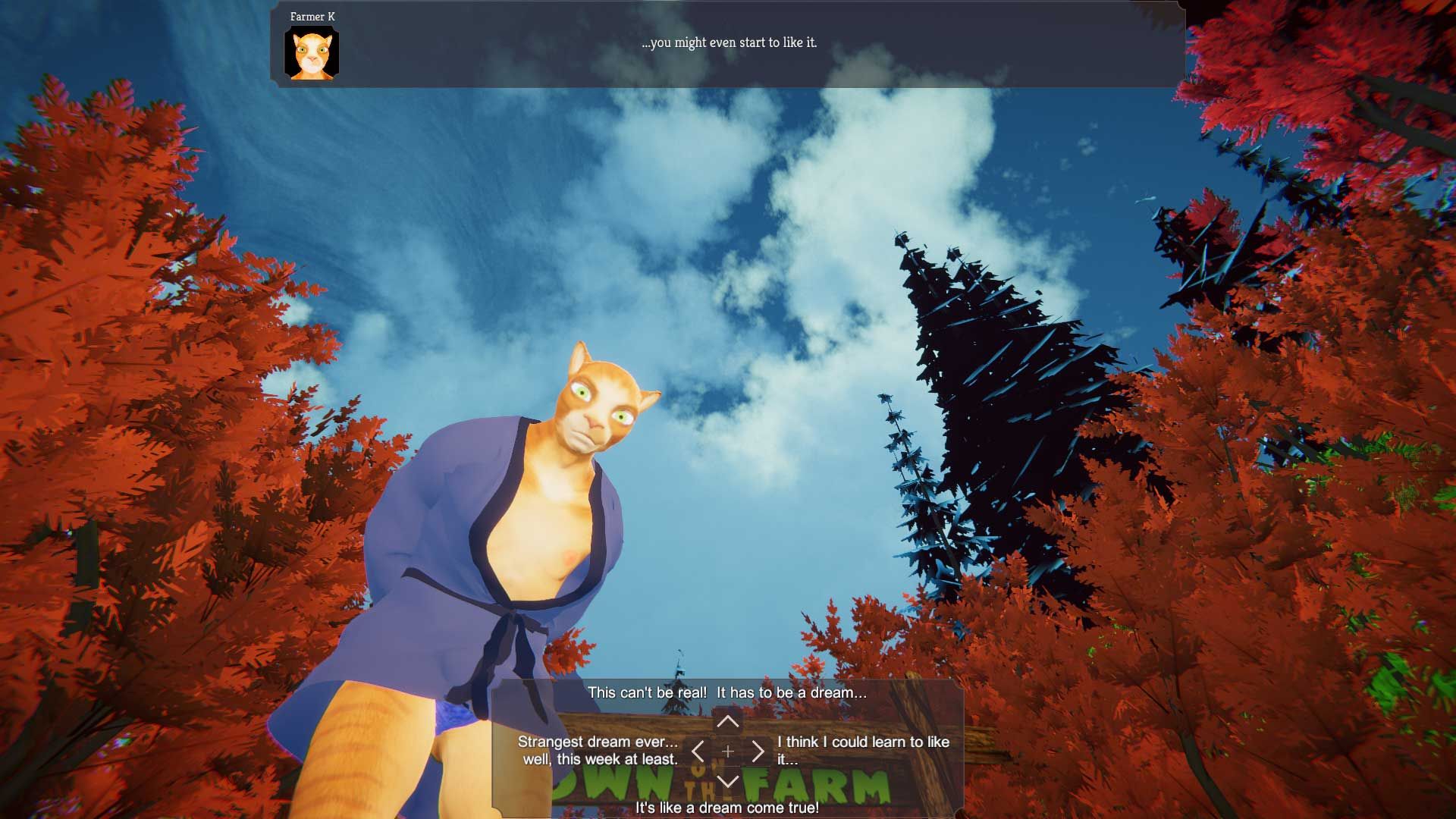Click Farmer K's portrait in the dialogue box
The height and width of the screenshot is (819, 1456).
312,53
